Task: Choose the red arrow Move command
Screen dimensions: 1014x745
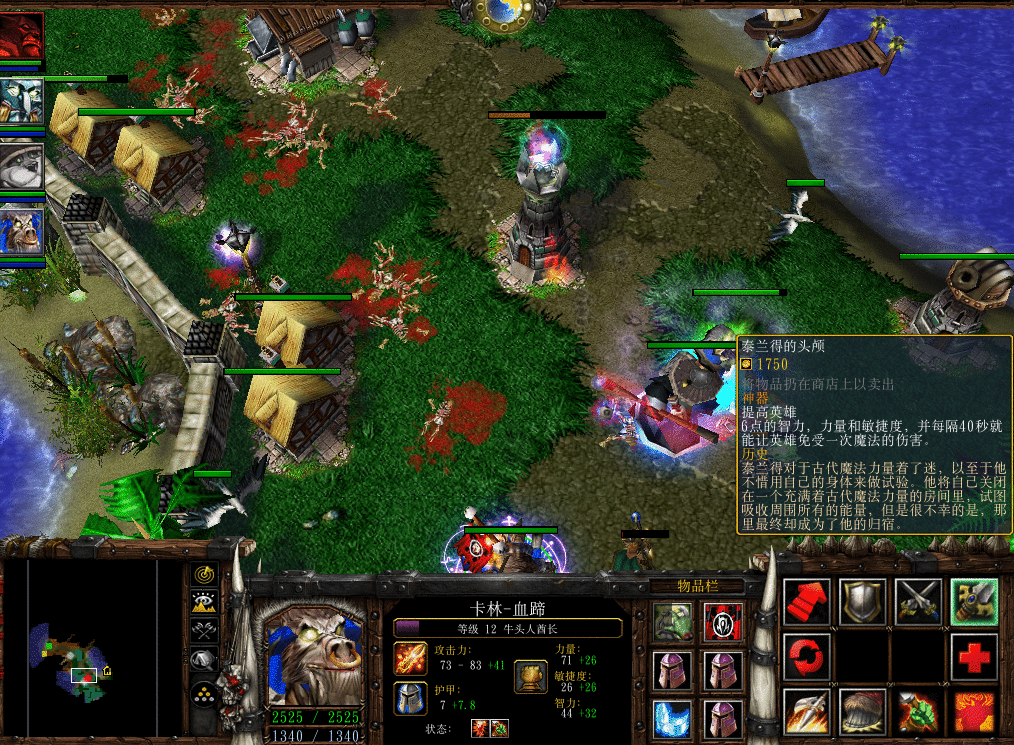Action: click(806, 602)
